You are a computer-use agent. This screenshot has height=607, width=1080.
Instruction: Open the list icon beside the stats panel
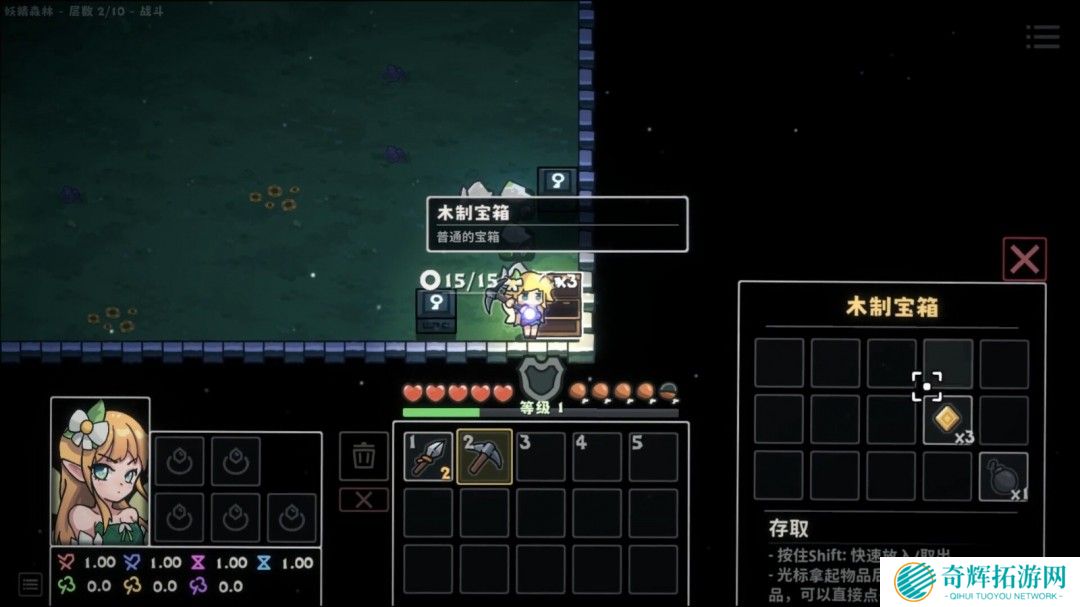[31, 583]
